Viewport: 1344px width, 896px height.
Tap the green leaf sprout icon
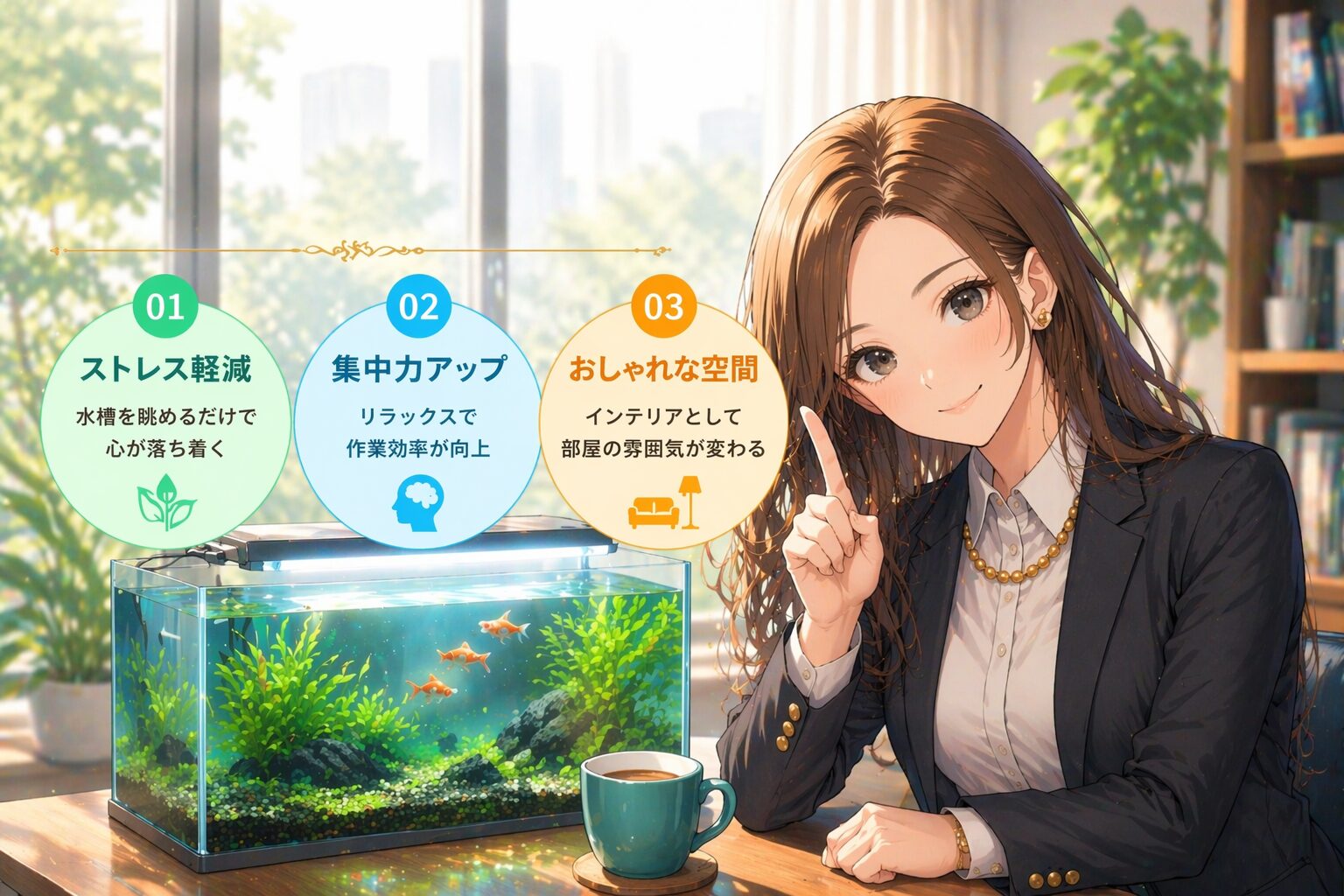[x=167, y=503]
